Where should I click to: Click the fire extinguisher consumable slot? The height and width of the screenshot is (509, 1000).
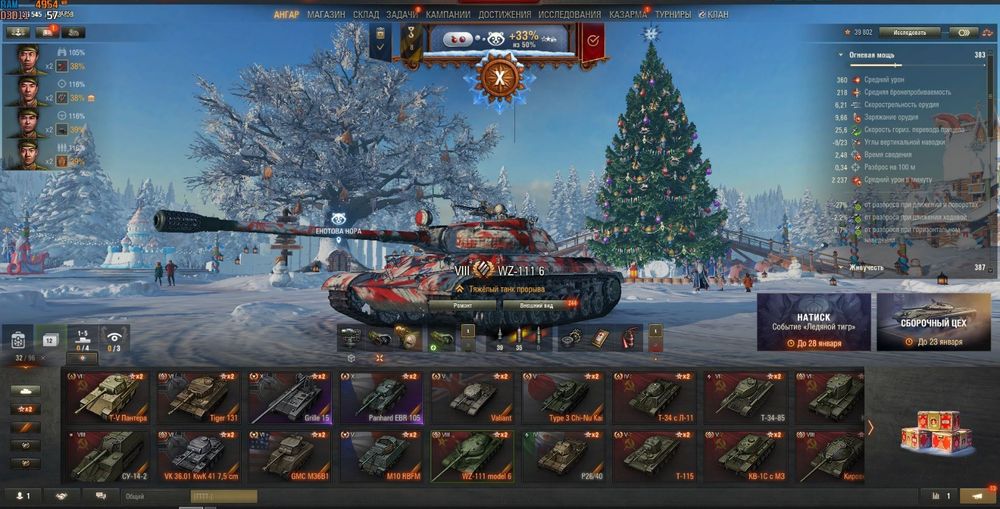(x=625, y=338)
